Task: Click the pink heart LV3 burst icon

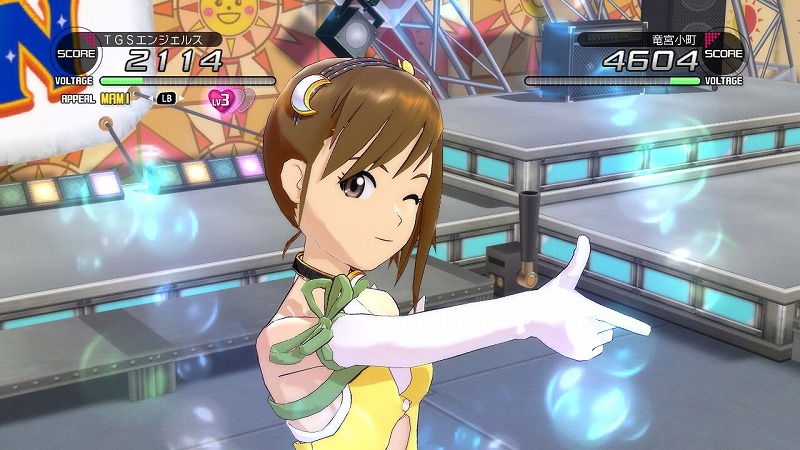Action: pyautogui.click(x=222, y=98)
